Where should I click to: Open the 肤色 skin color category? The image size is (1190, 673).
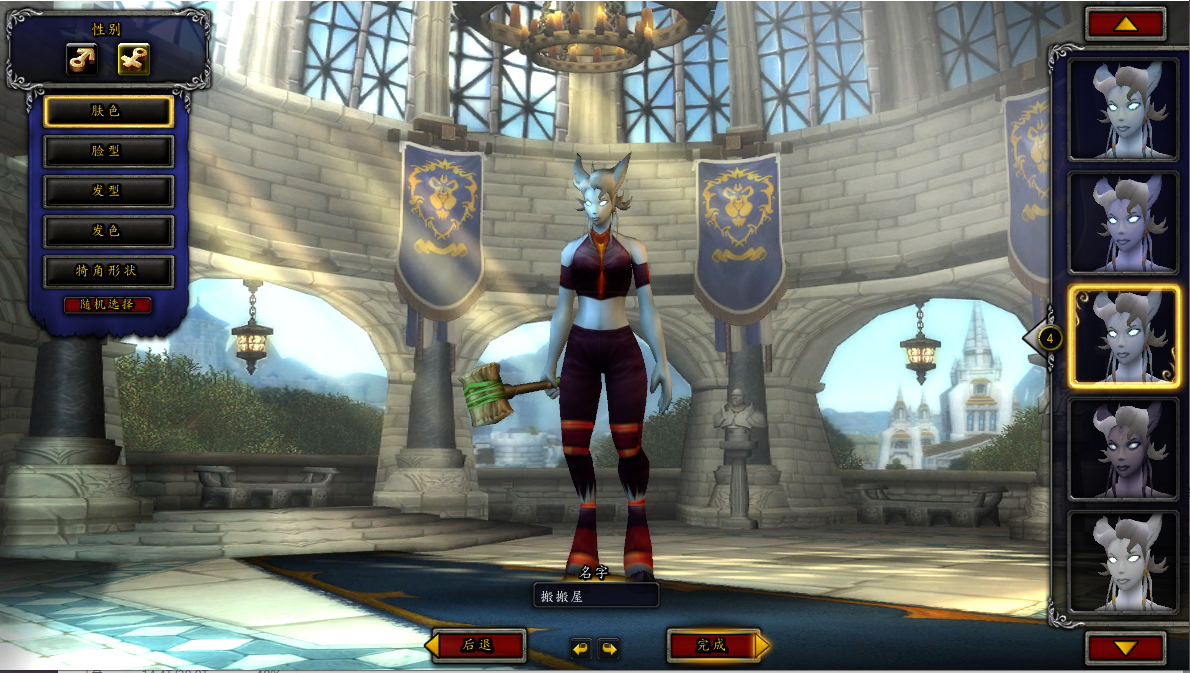point(109,111)
